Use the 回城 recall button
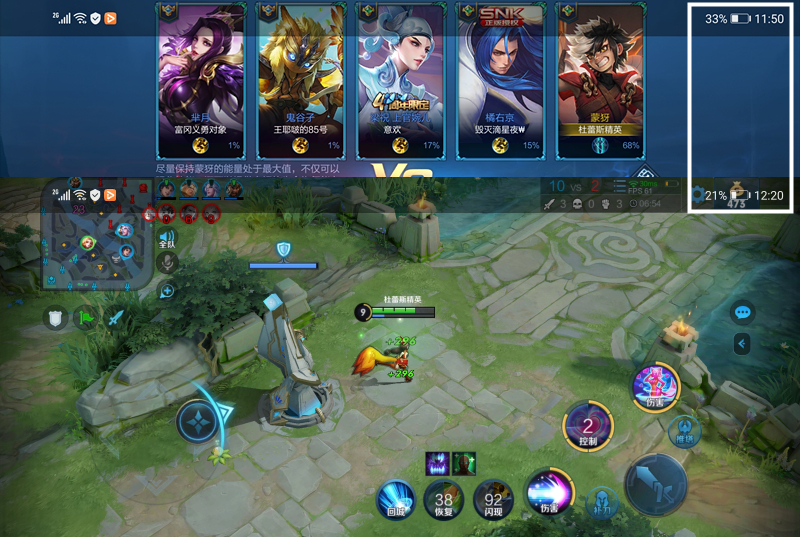Screen dimensions: 800x537 (396, 496)
